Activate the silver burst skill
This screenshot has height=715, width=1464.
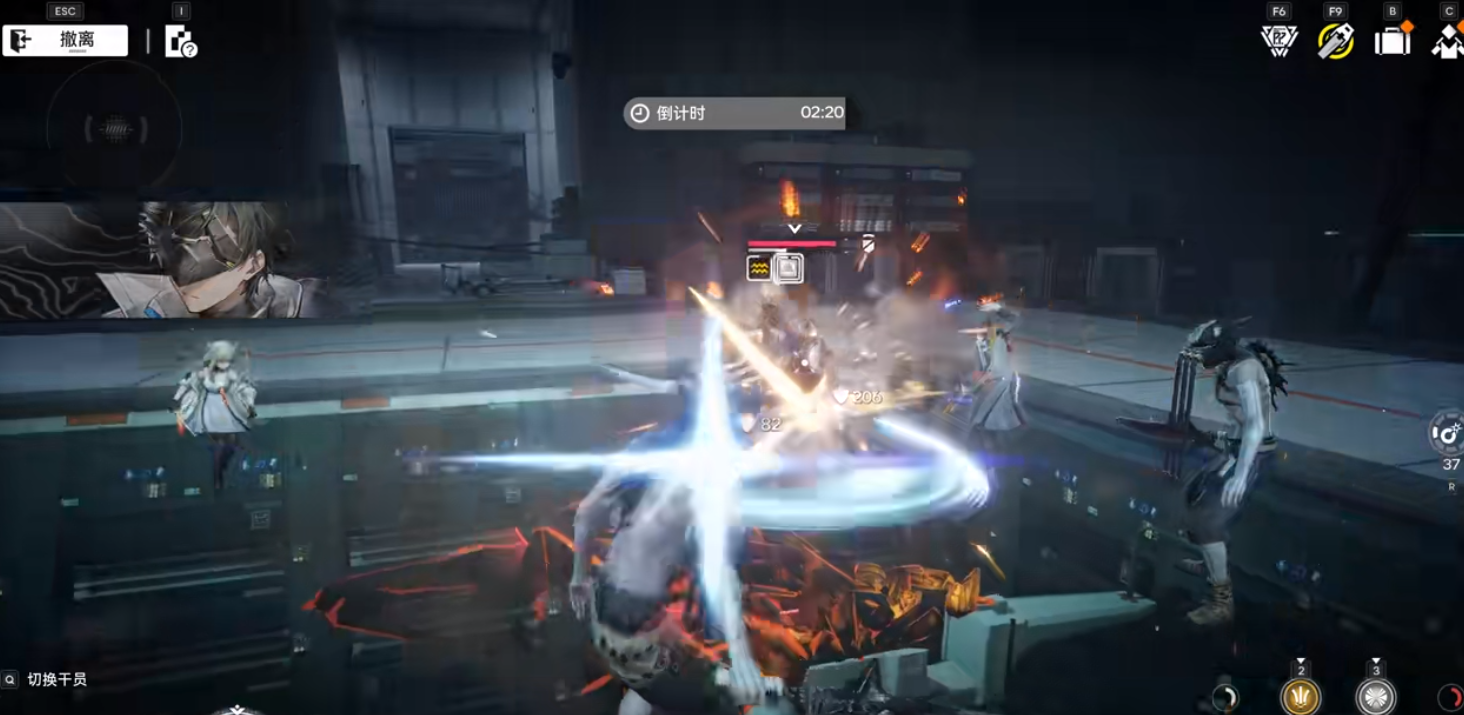coord(1376,696)
